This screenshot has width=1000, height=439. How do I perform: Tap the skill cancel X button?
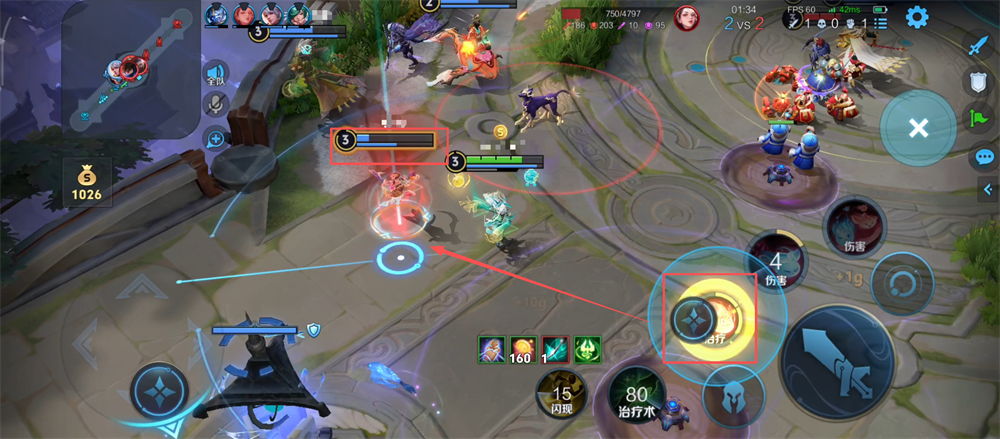tap(918, 128)
